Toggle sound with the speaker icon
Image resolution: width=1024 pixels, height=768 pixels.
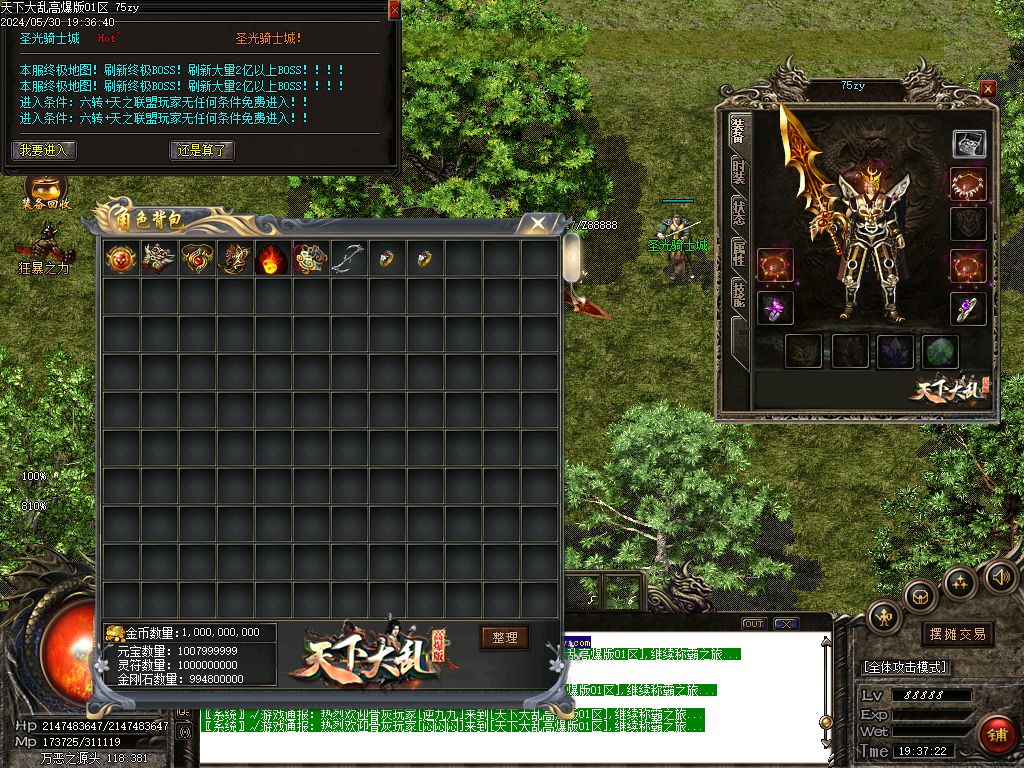(x=1000, y=577)
